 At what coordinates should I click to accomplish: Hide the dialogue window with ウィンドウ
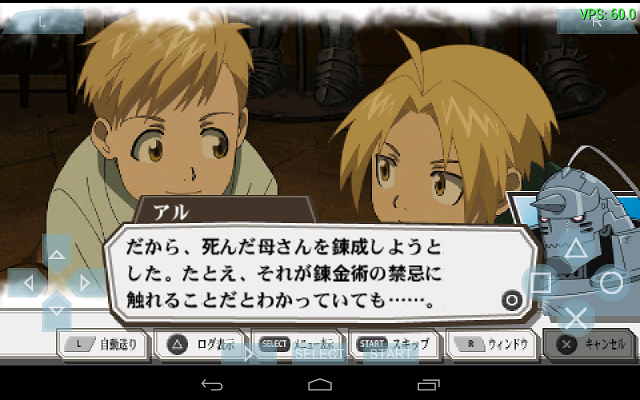pyautogui.click(x=490, y=344)
